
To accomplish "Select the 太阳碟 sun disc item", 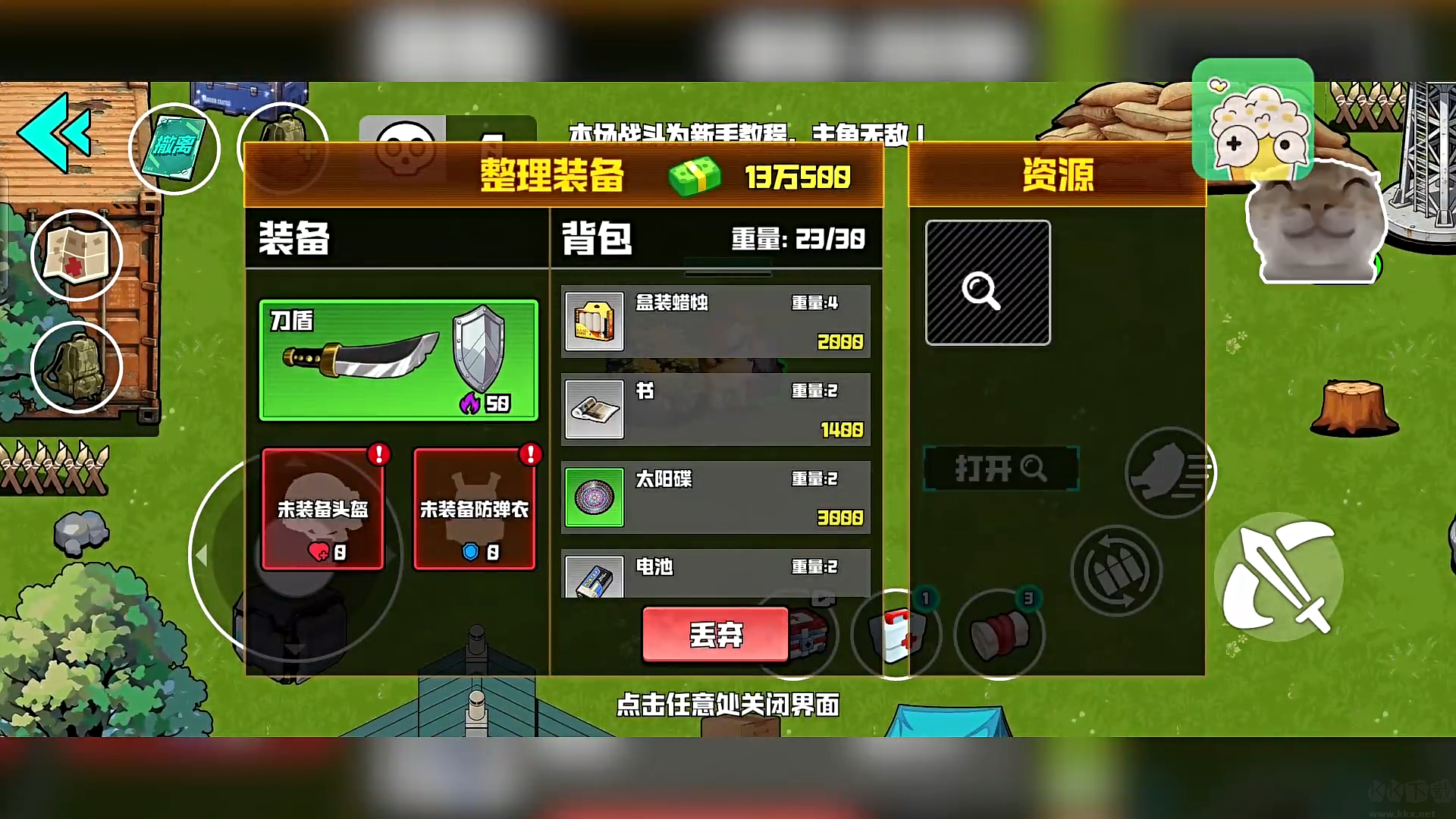I will 713,497.
